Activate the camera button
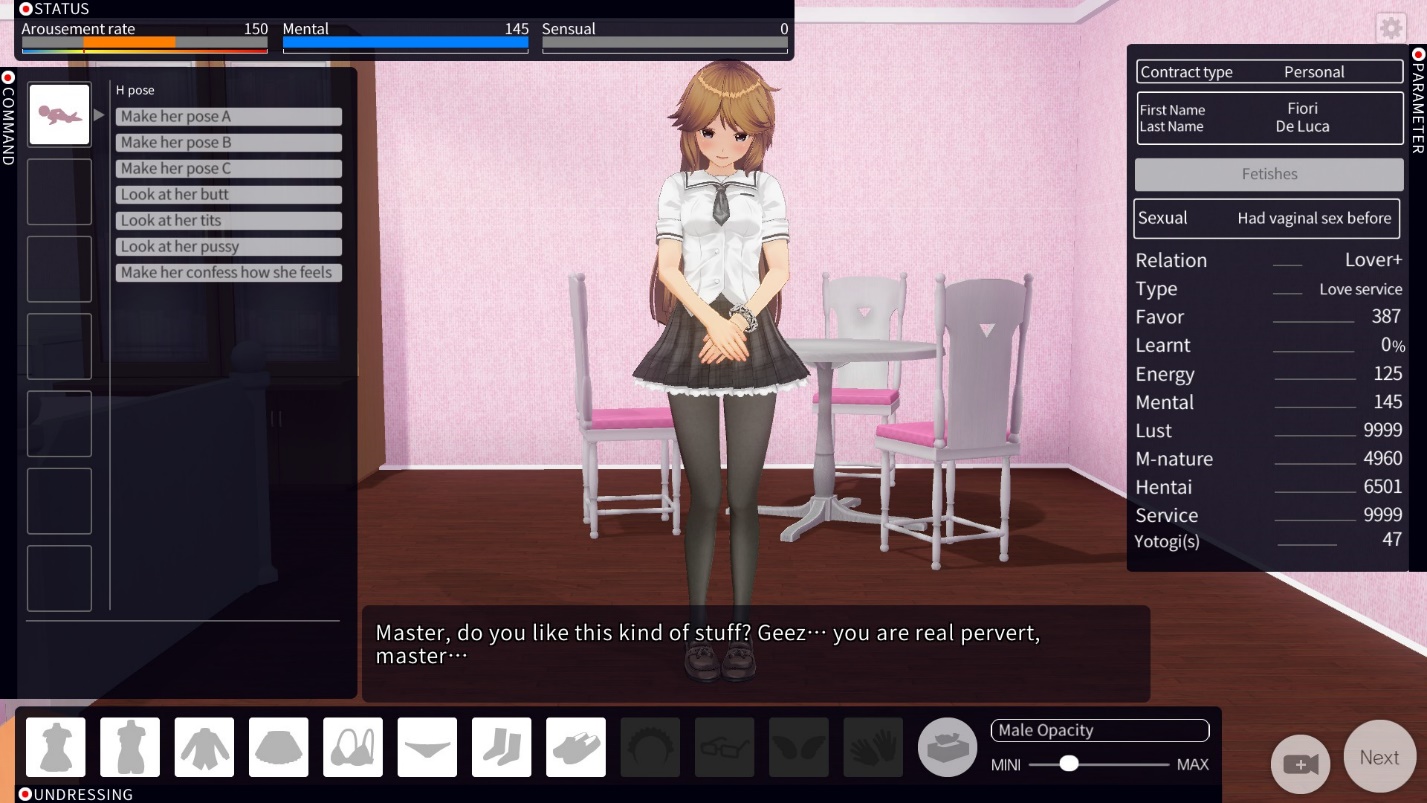This screenshot has height=803, width=1427. [x=1300, y=764]
